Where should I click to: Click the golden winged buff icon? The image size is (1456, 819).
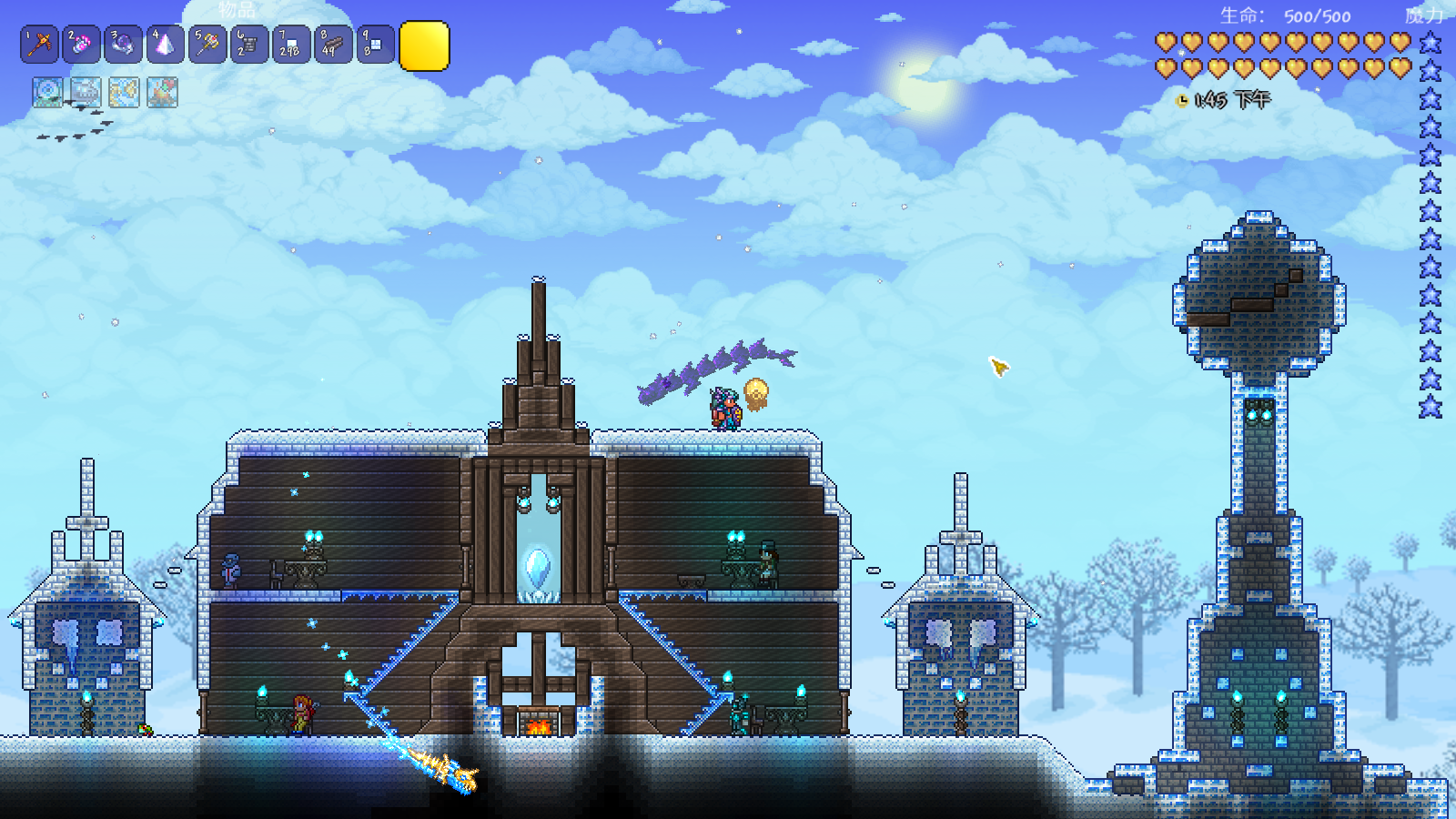(x=124, y=92)
